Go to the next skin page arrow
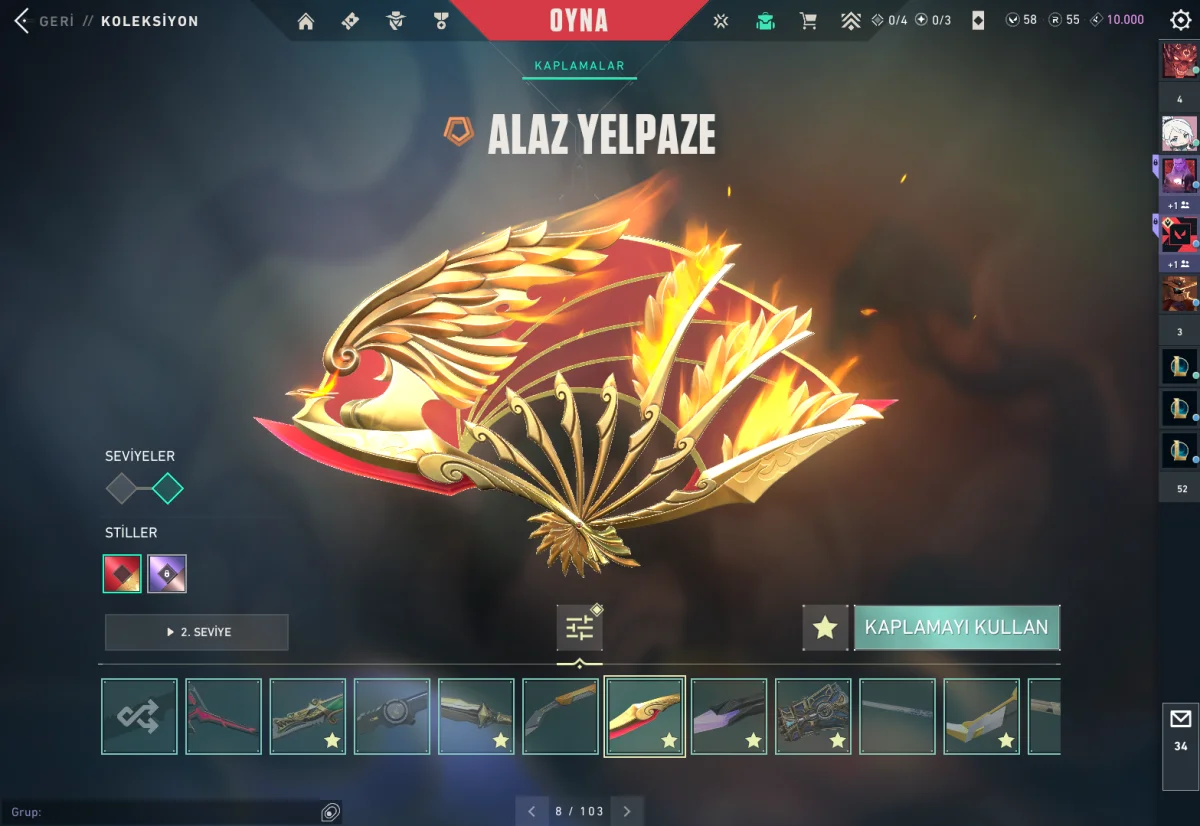This screenshot has height=826, width=1200. [x=627, y=811]
